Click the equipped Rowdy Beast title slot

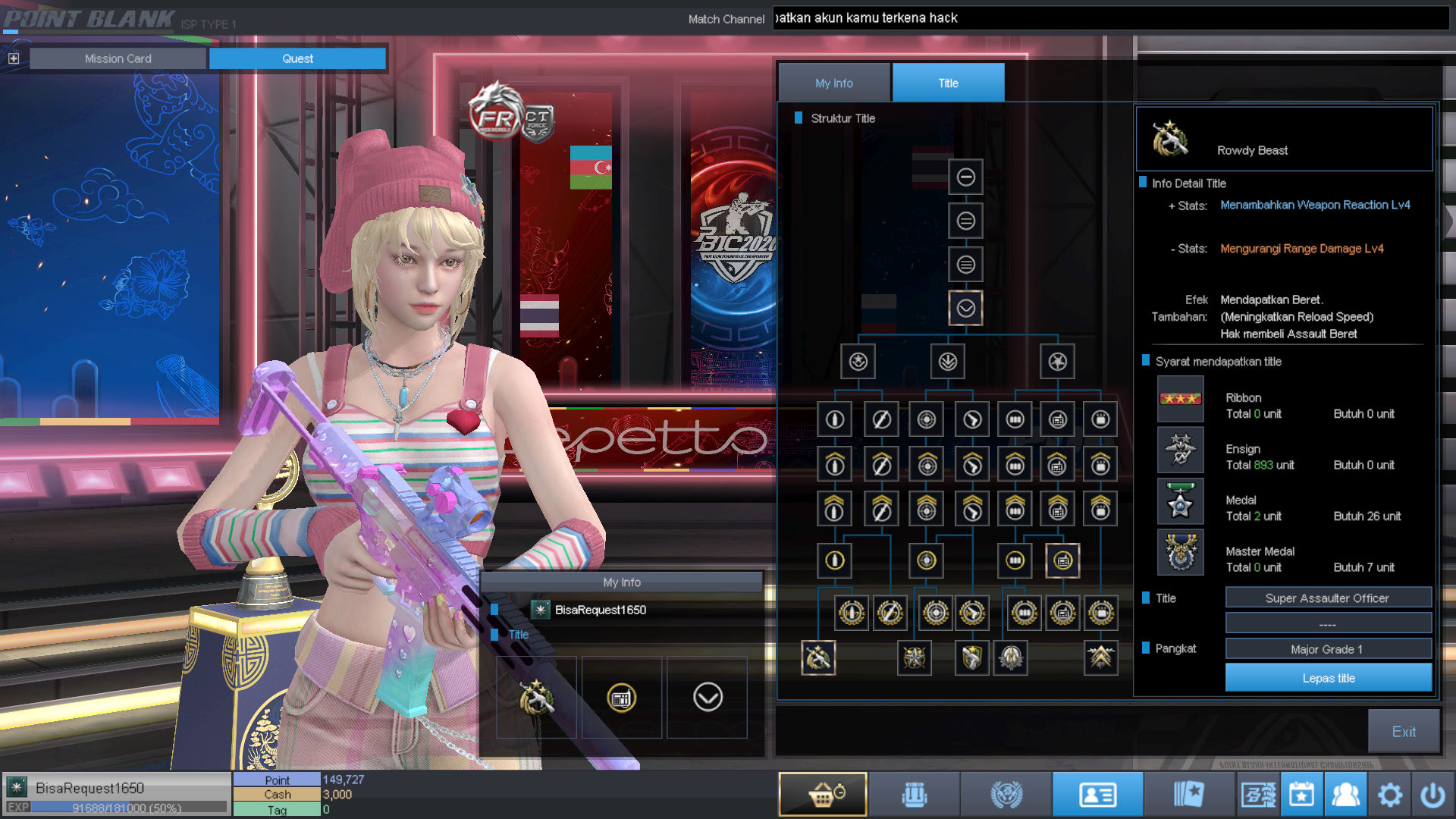(x=536, y=697)
